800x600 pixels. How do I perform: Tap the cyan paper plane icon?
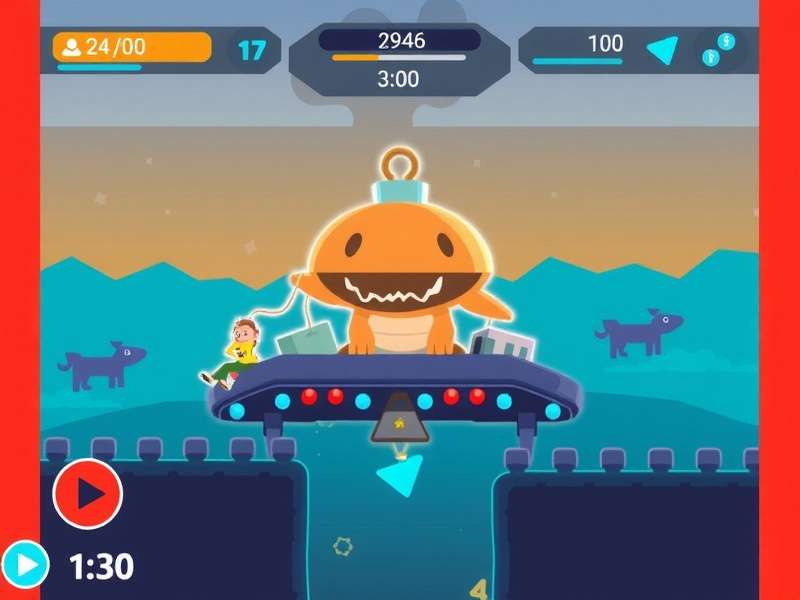tap(662, 49)
